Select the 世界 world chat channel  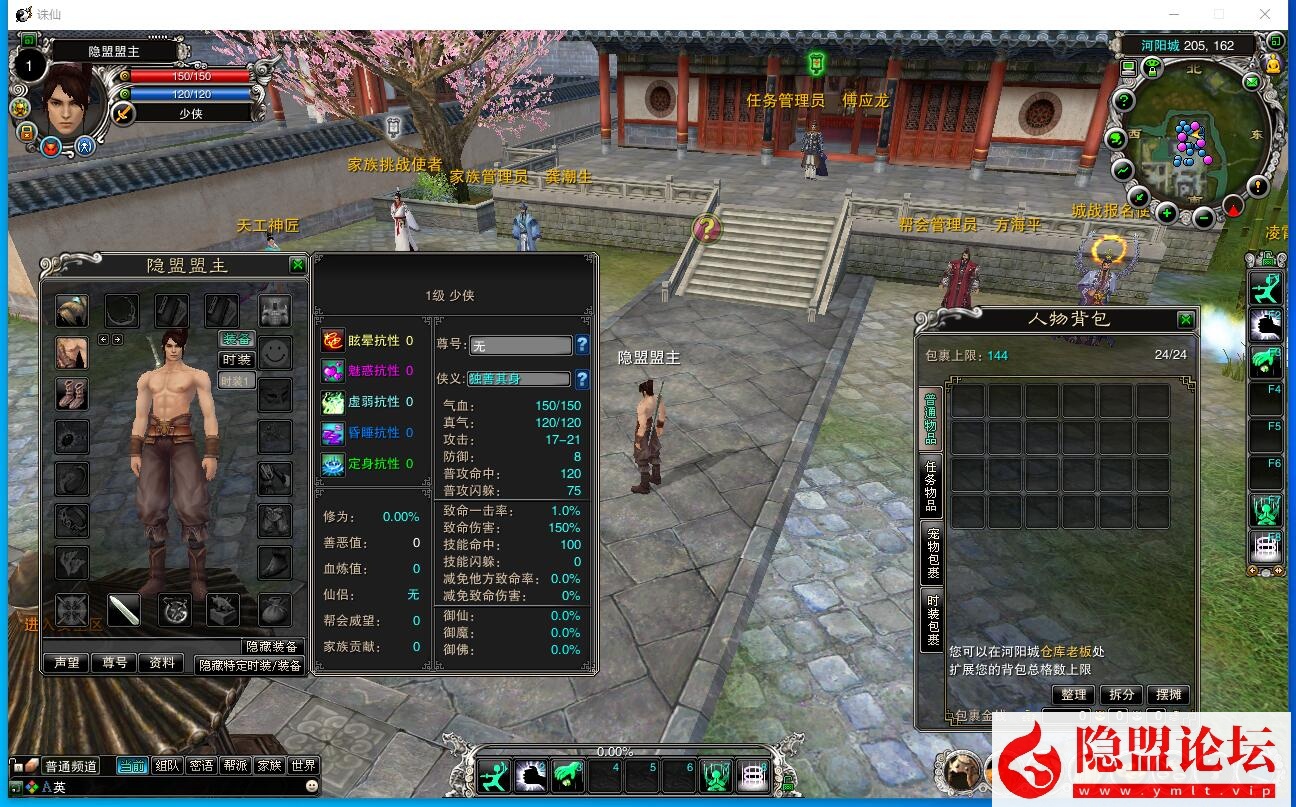click(x=302, y=766)
